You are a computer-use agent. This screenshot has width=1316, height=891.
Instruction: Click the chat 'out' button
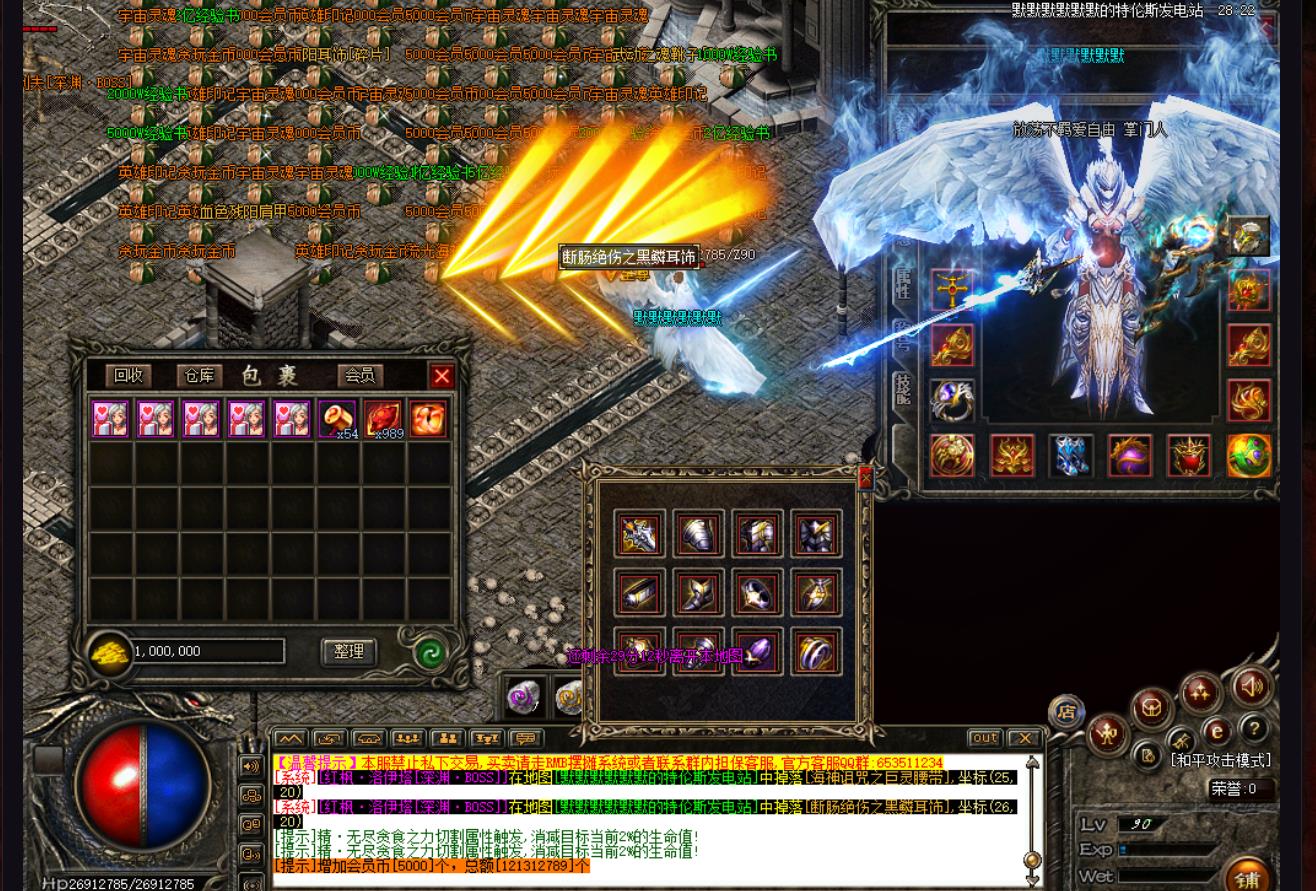984,738
